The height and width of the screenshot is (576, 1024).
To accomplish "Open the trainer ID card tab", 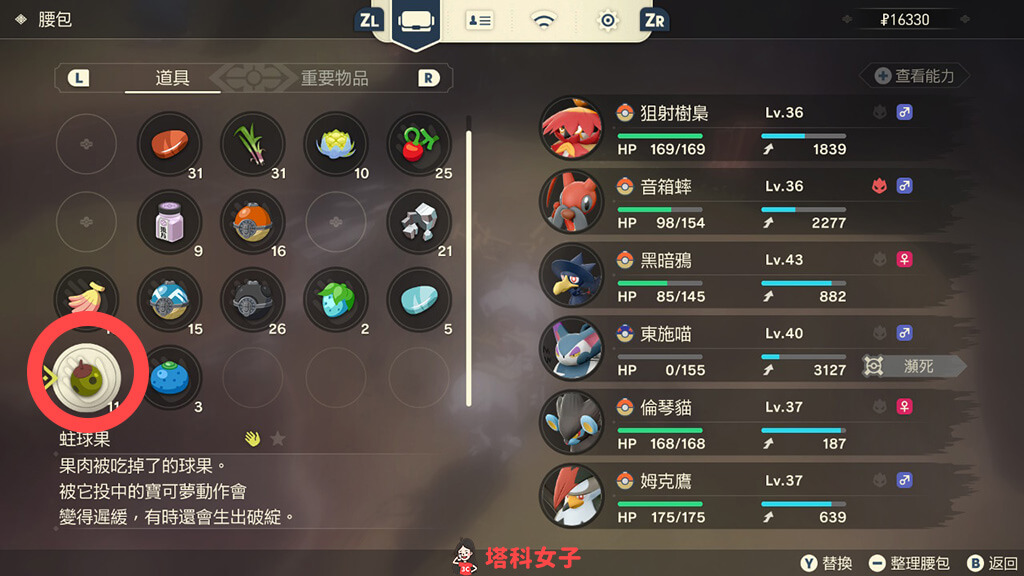I will coord(480,20).
